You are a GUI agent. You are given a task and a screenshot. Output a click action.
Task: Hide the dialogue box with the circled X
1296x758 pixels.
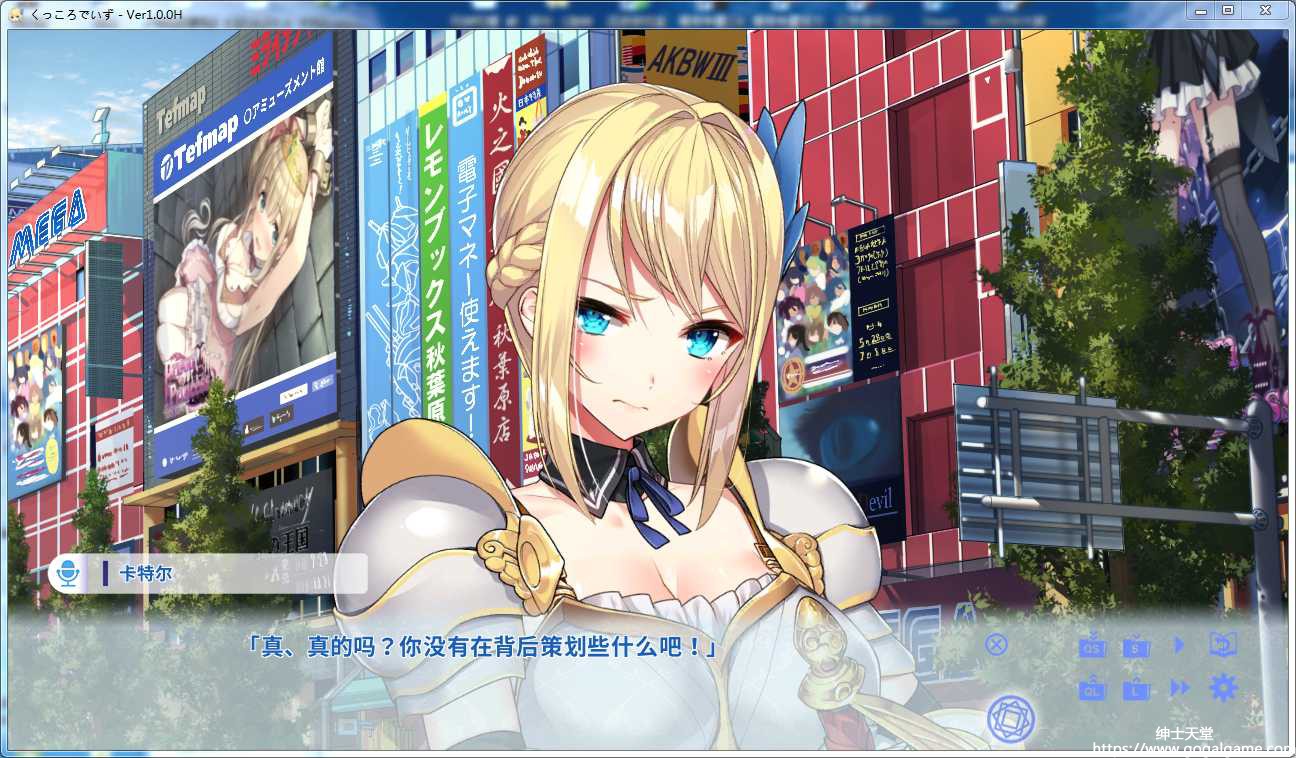click(x=996, y=644)
